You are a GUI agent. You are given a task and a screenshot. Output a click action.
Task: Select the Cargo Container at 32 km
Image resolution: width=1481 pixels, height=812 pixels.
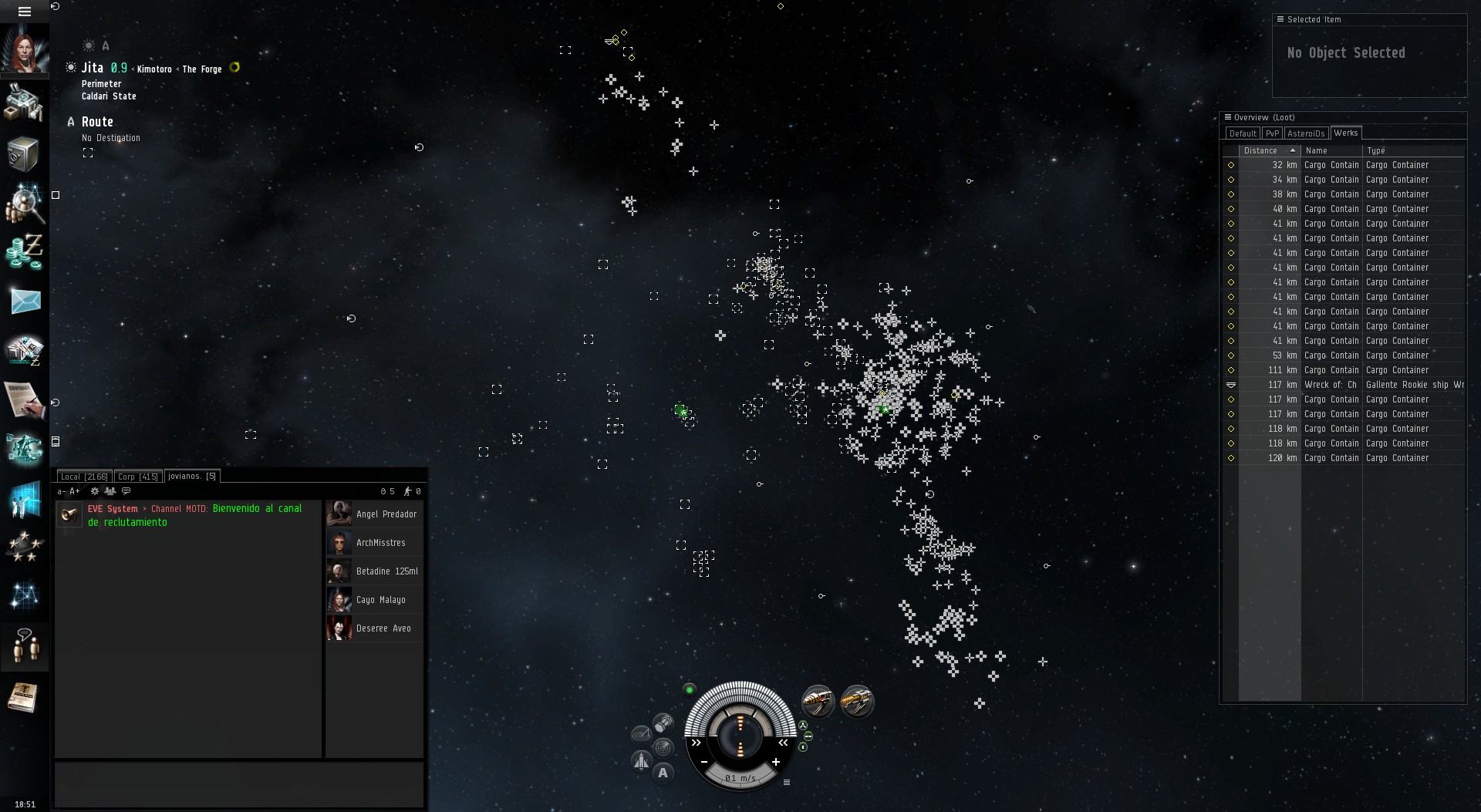pyautogui.click(x=1342, y=165)
